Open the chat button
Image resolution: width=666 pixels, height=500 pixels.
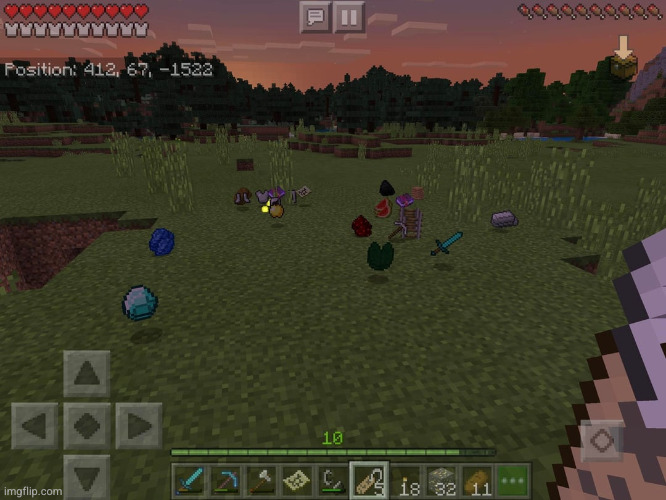[x=315, y=16]
